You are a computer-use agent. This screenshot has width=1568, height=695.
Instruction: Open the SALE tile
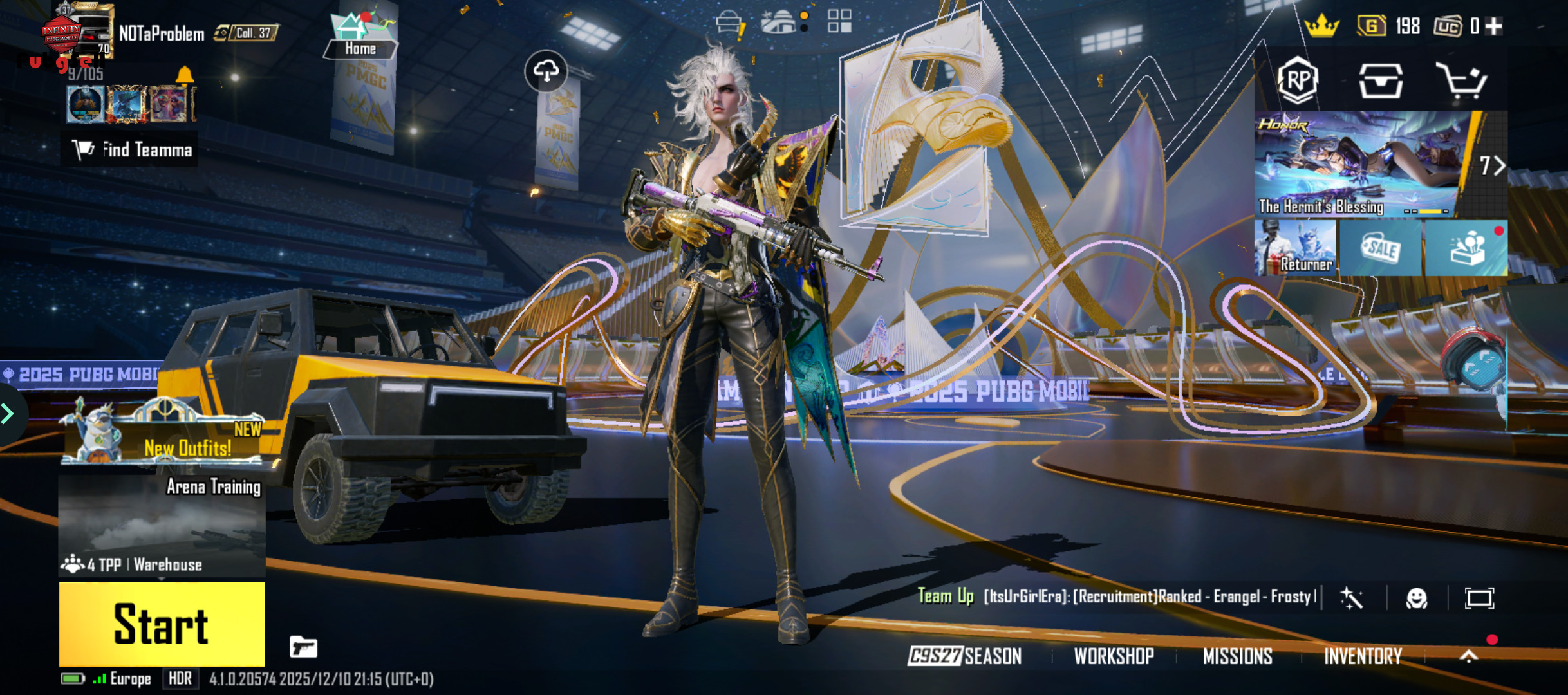(1381, 249)
